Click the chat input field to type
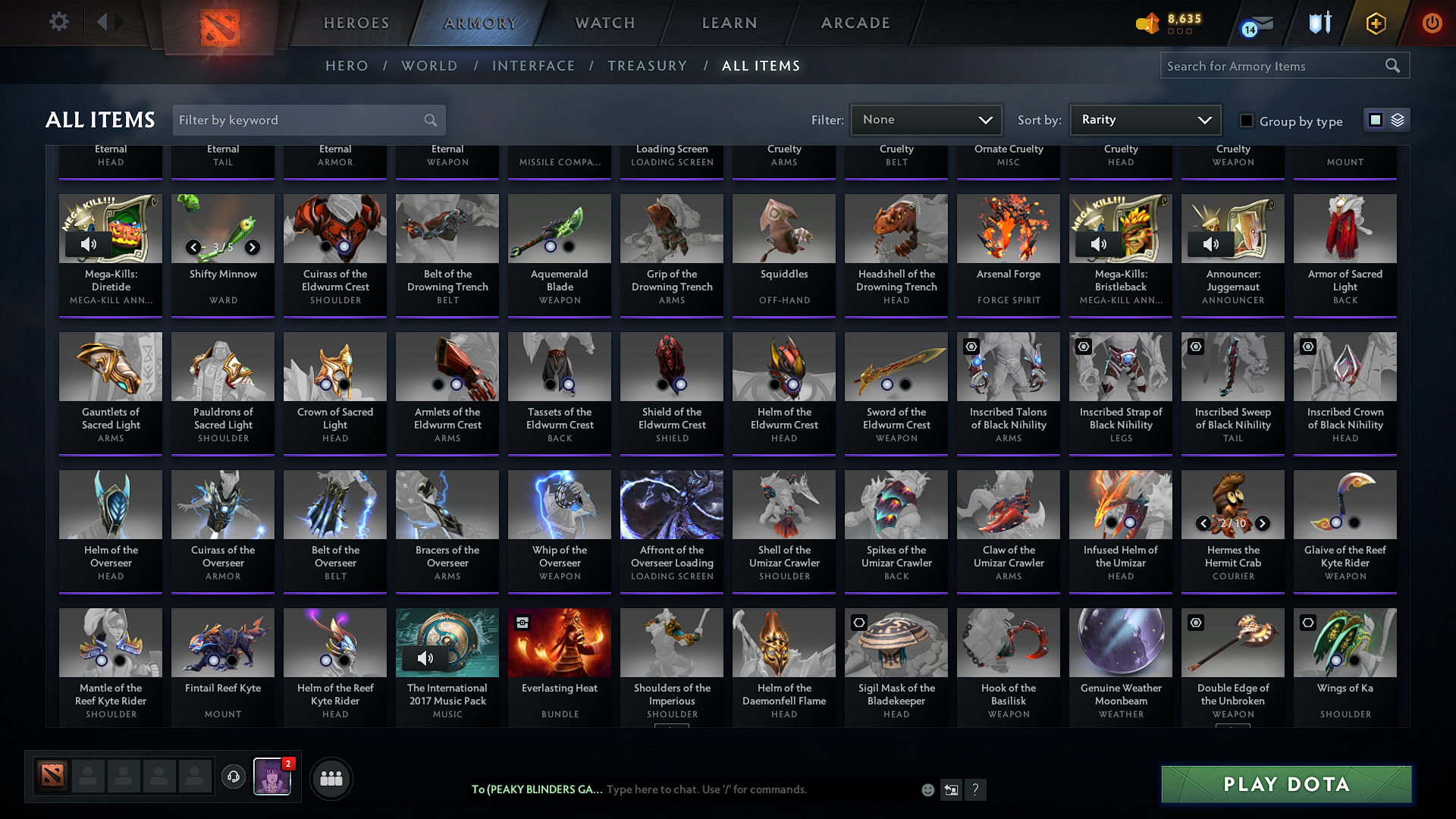 click(x=758, y=789)
